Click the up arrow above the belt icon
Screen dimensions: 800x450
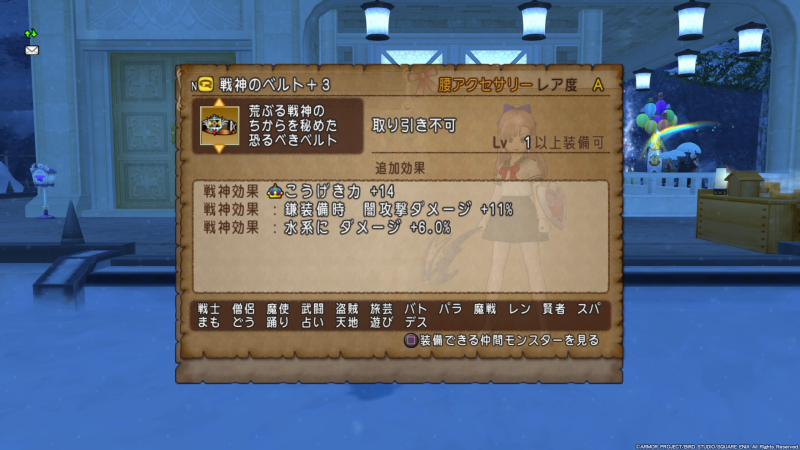[220, 102]
